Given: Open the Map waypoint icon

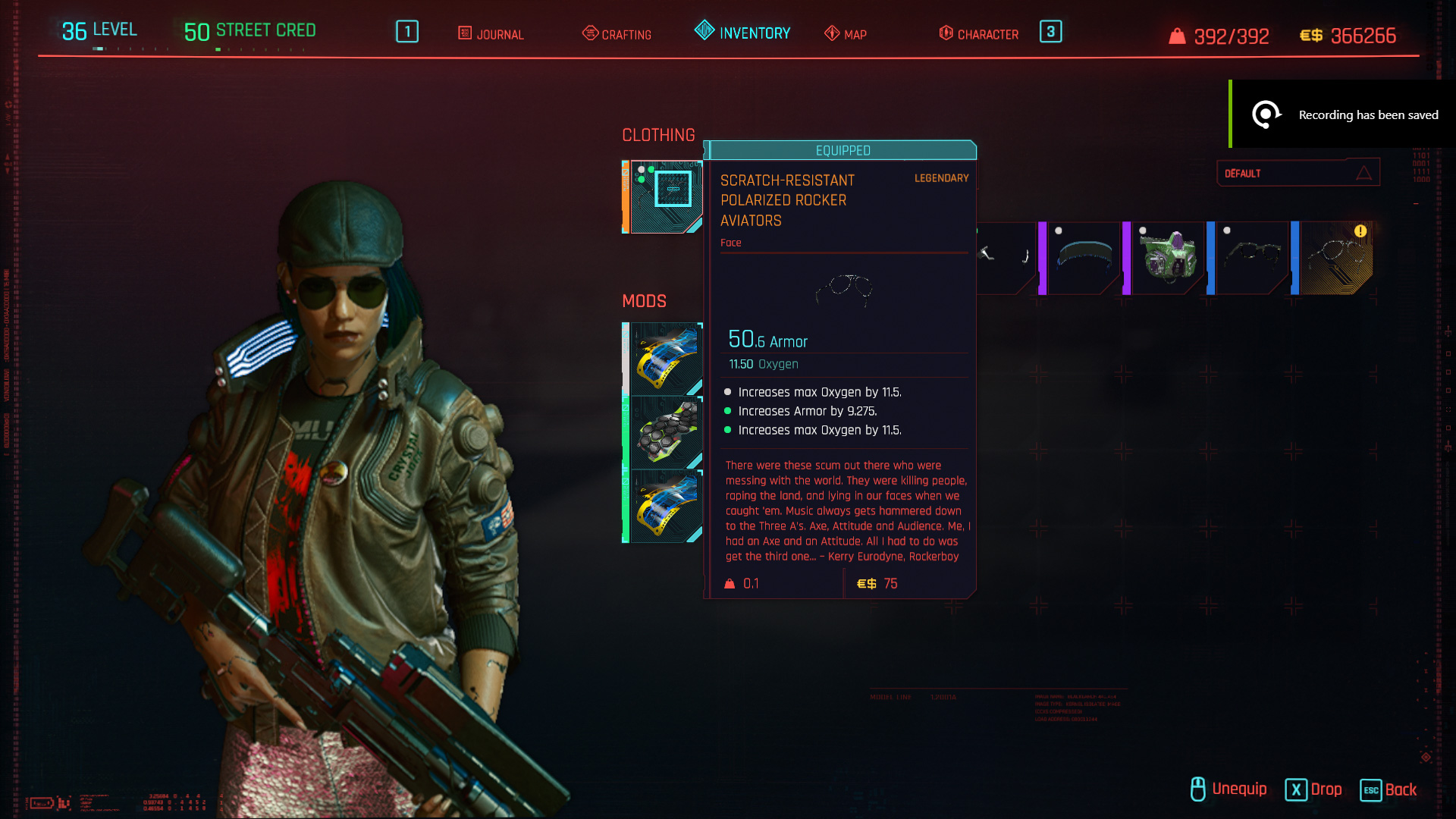Looking at the screenshot, I should click(830, 33).
